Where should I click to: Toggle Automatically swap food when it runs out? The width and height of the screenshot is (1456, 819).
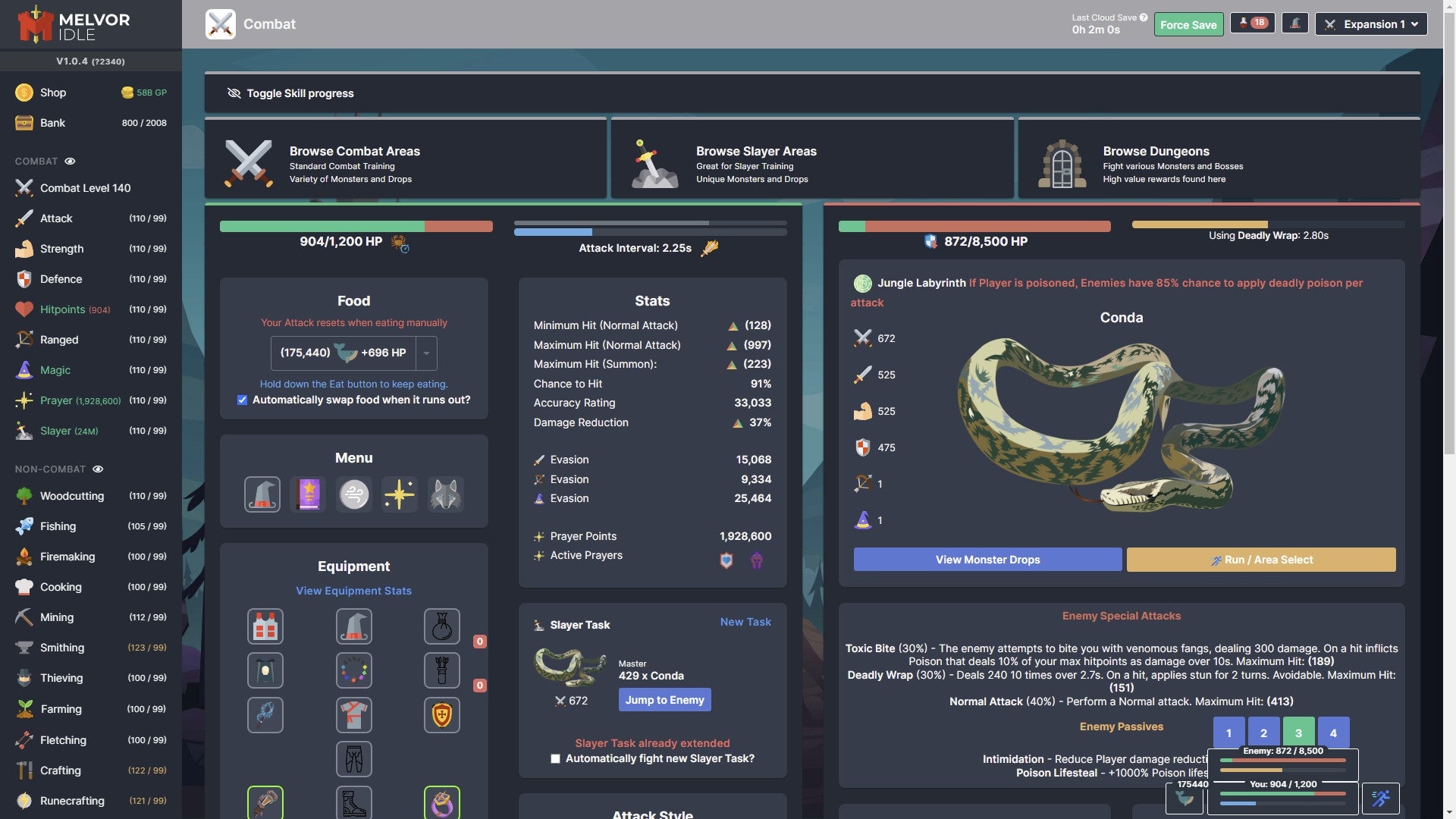click(241, 400)
